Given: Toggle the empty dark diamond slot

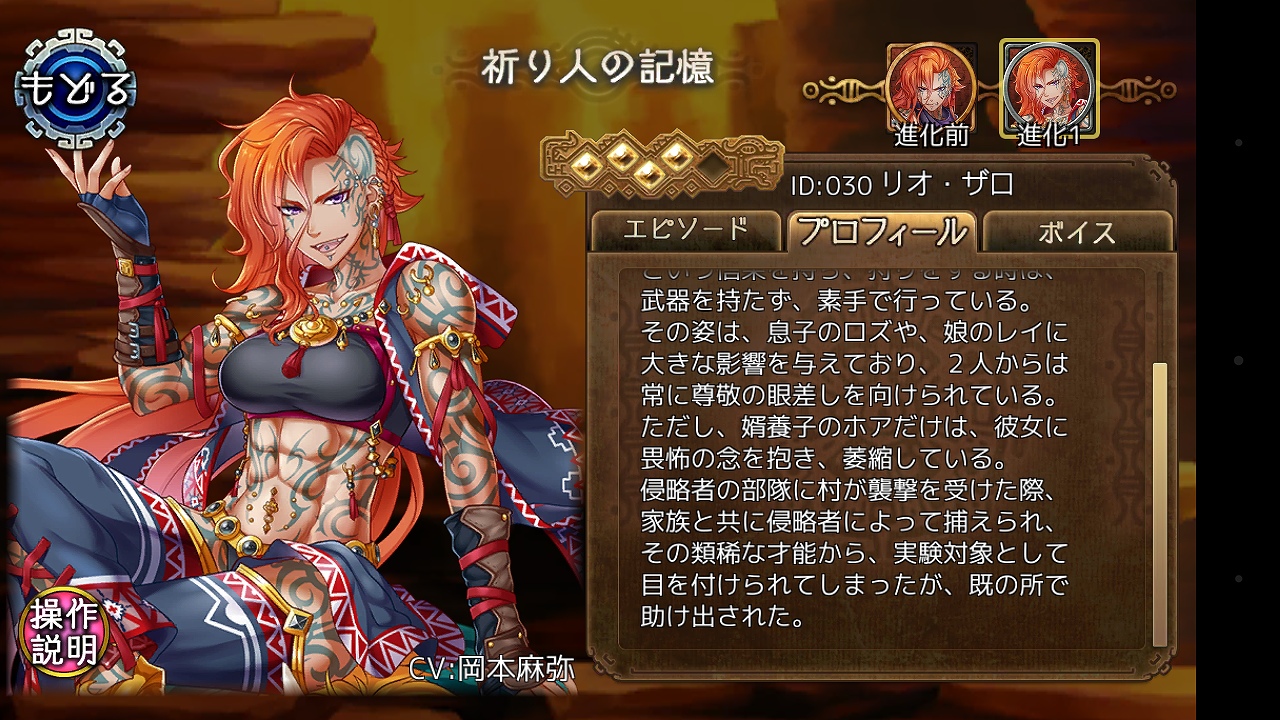Looking at the screenshot, I should 714,168.
